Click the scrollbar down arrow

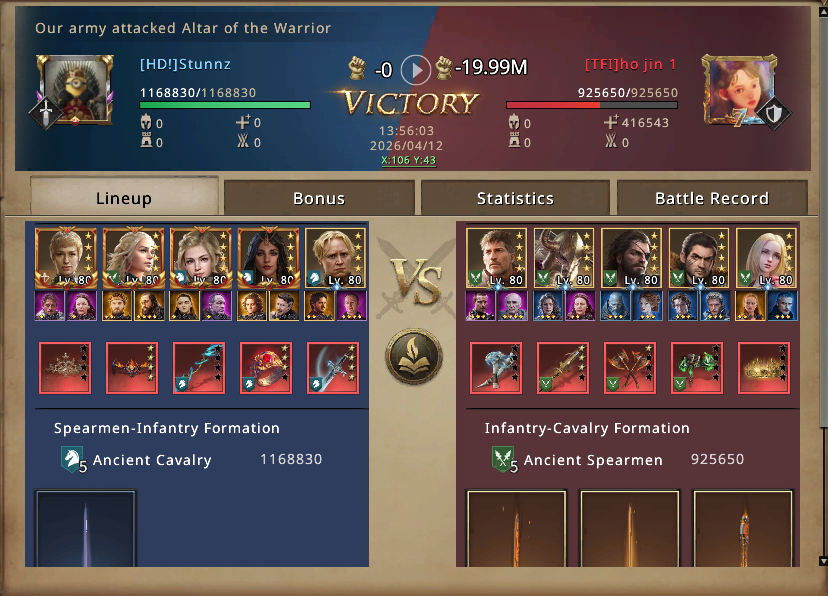pos(822,561)
